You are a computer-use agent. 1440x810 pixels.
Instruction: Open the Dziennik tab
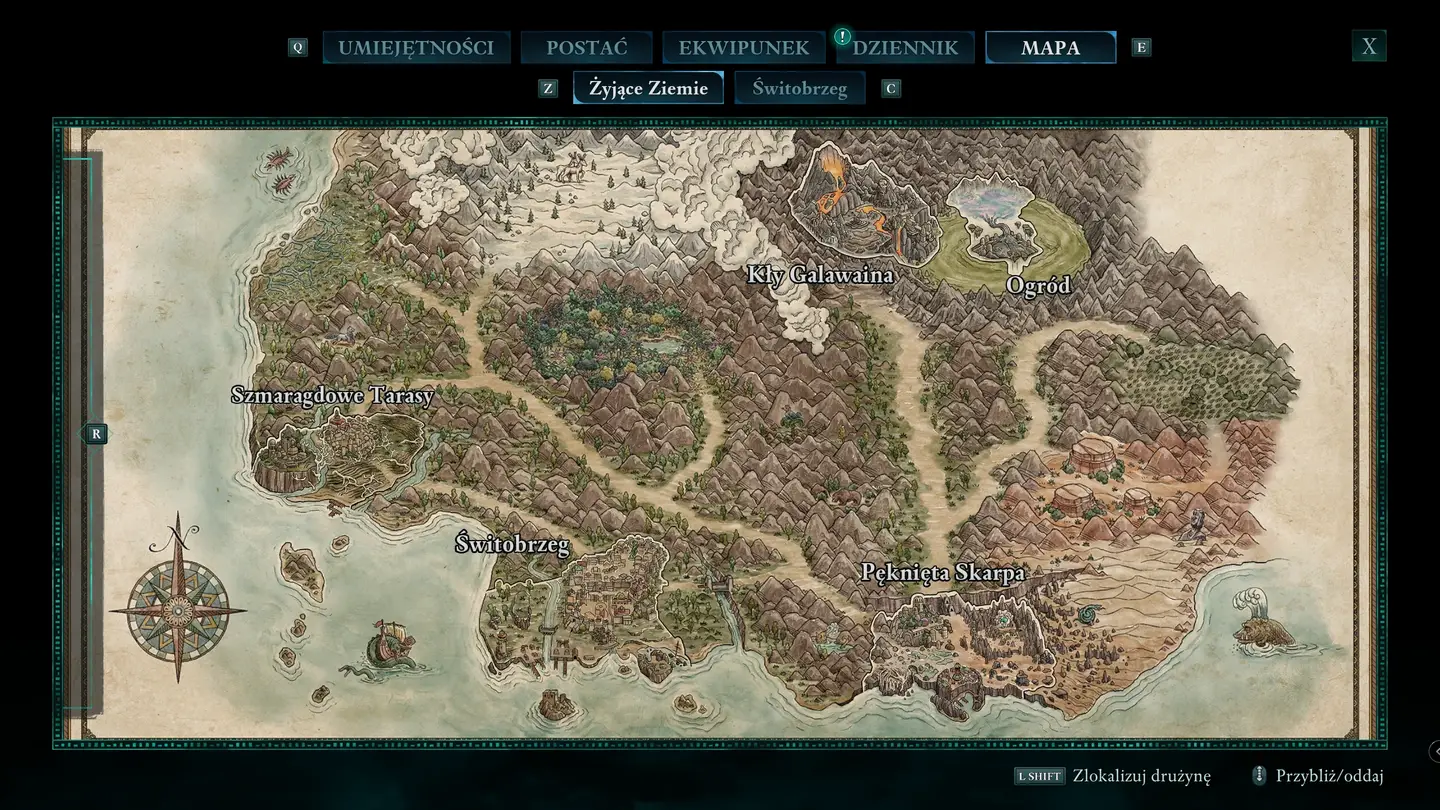point(905,47)
